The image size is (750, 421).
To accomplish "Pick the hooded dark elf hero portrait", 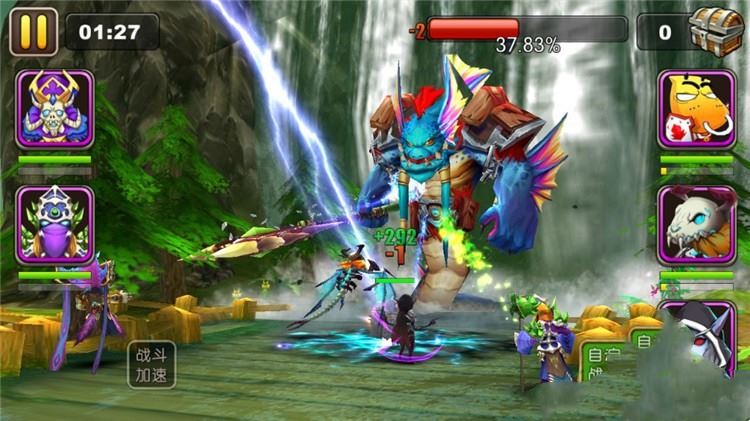I will point(700,335).
